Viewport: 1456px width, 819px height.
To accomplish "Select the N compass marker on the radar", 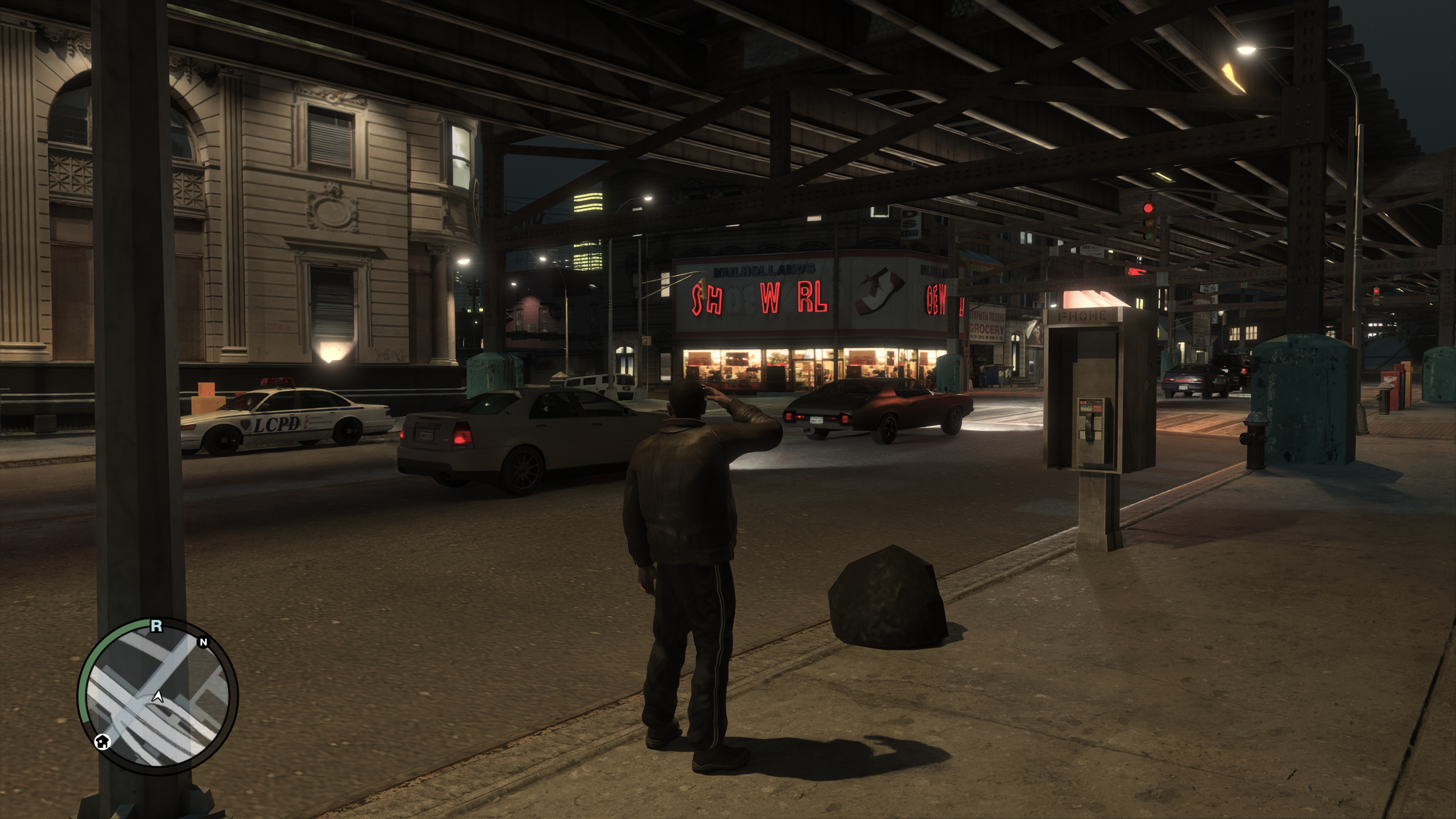I will (x=204, y=642).
